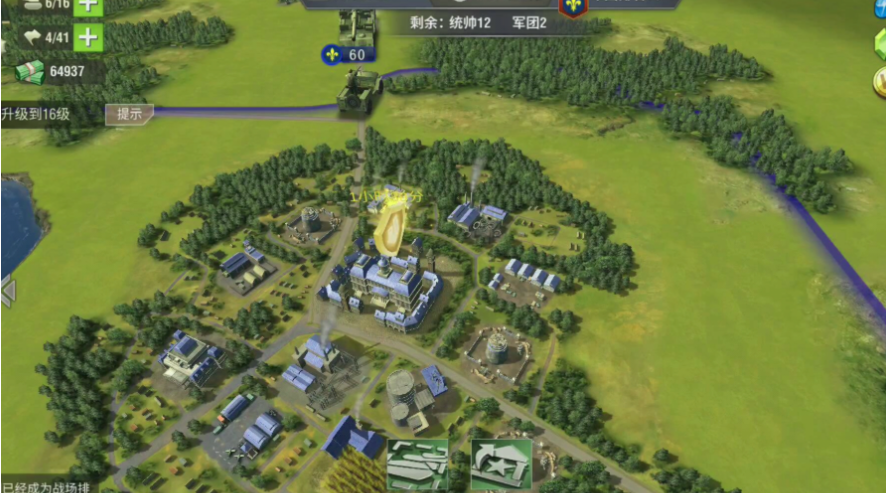This screenshot has height=493, width=886.
Task: Open the gold coin icon
Action: 879,80
